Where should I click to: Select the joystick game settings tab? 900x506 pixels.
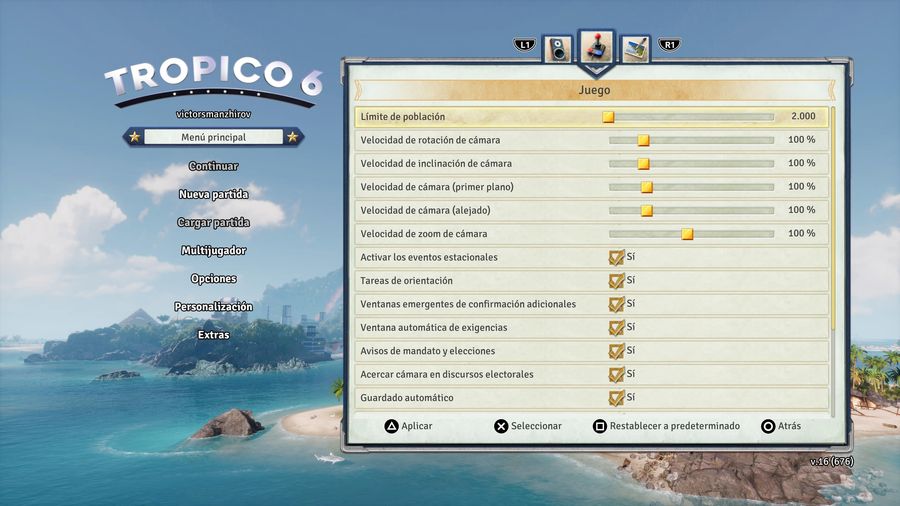tap(596, 47)
